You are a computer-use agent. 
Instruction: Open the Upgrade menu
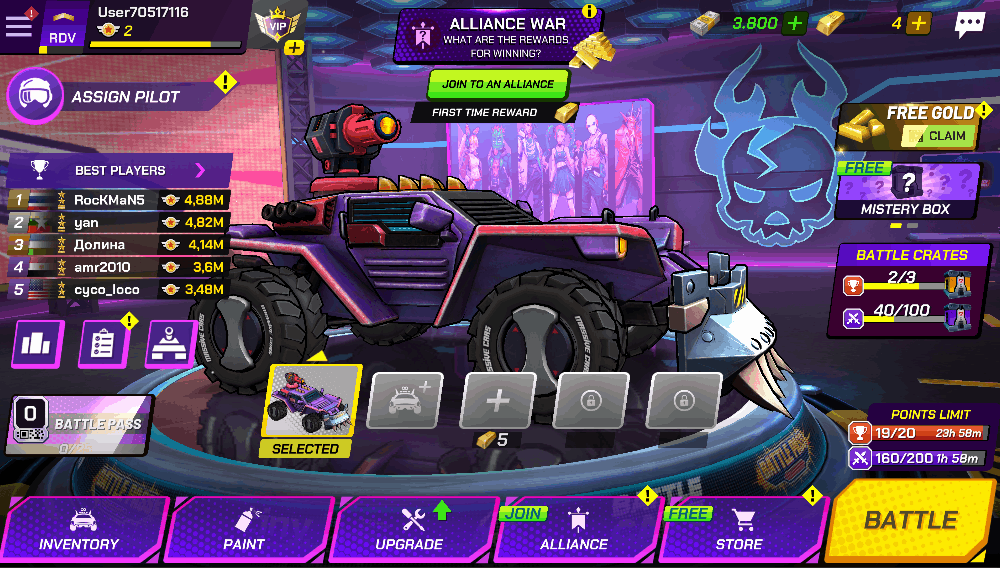click(410, 530)
